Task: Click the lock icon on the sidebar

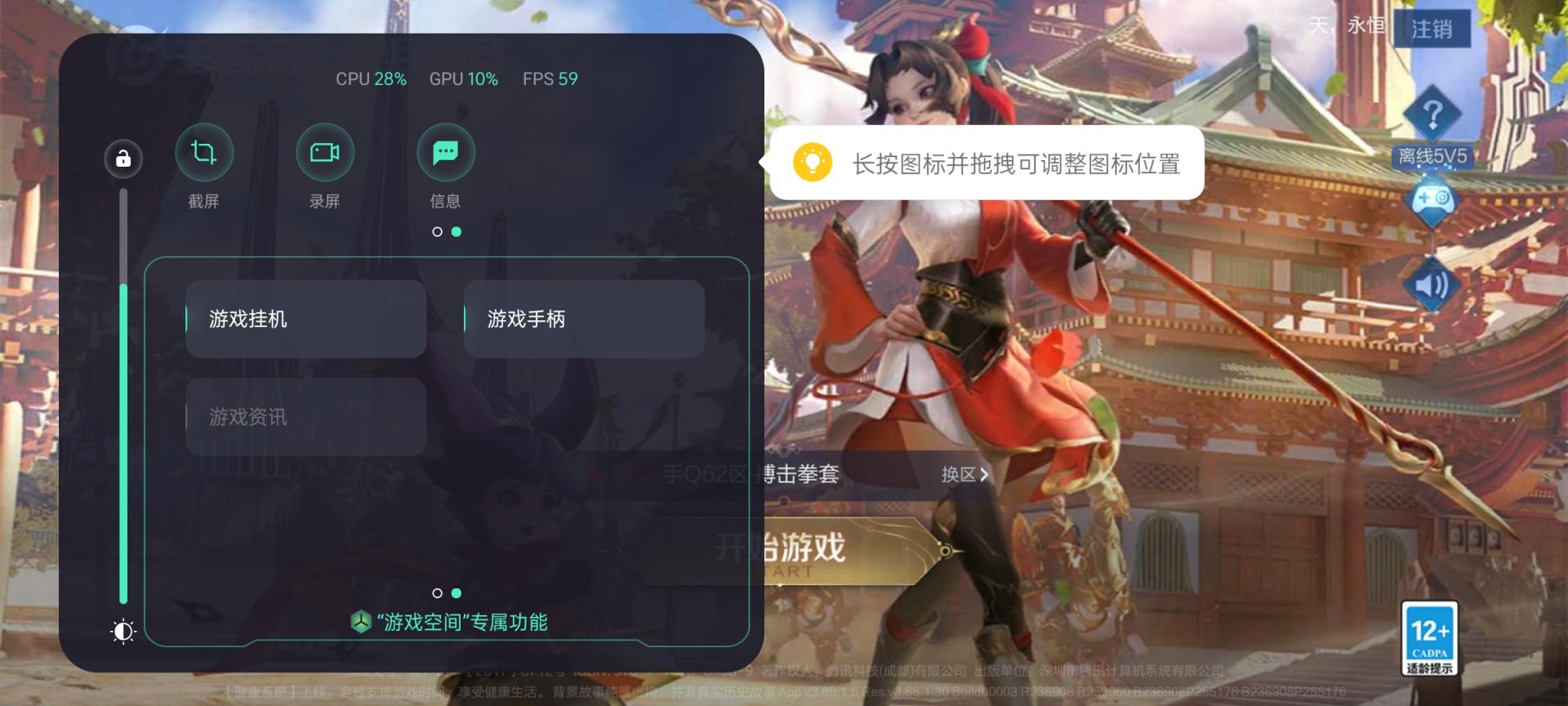Action: tap(122, 159)
